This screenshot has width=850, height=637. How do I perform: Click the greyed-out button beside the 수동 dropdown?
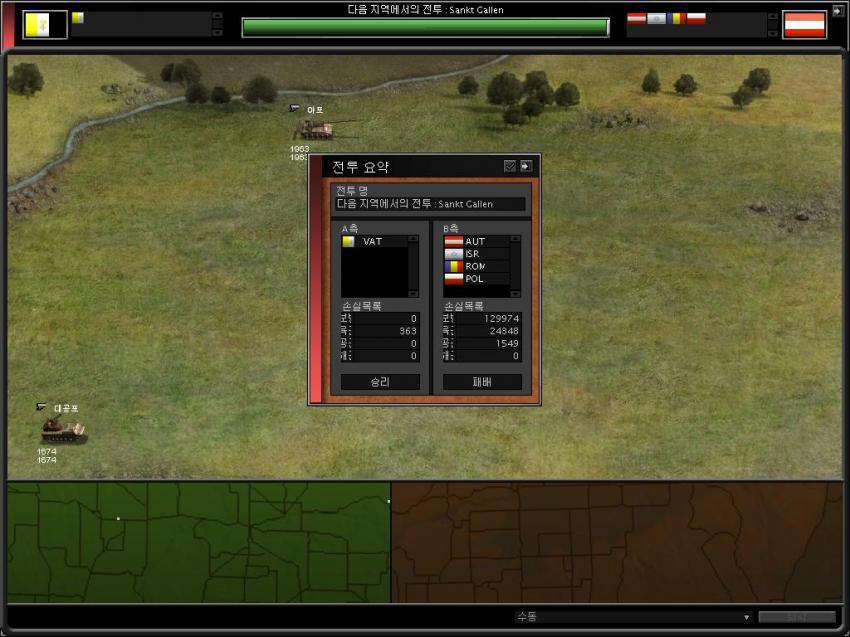[x=796, y=617]
